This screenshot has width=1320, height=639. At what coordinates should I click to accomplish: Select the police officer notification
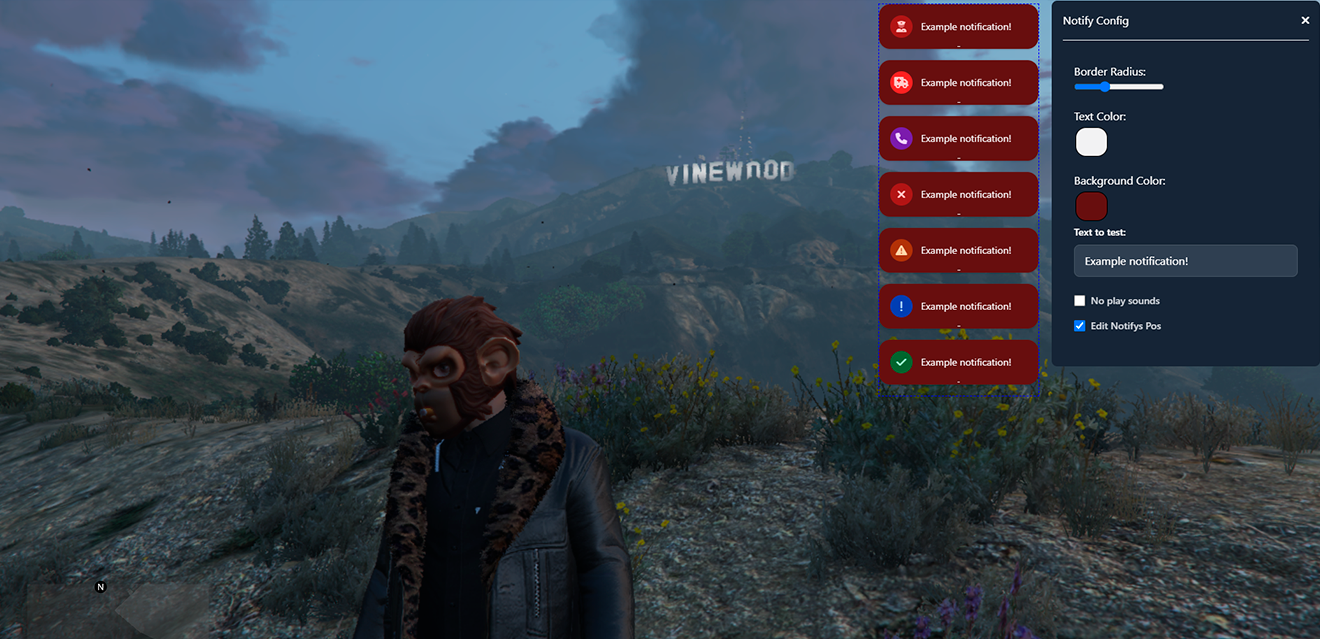pyautogui.click(x=958, y=26)
